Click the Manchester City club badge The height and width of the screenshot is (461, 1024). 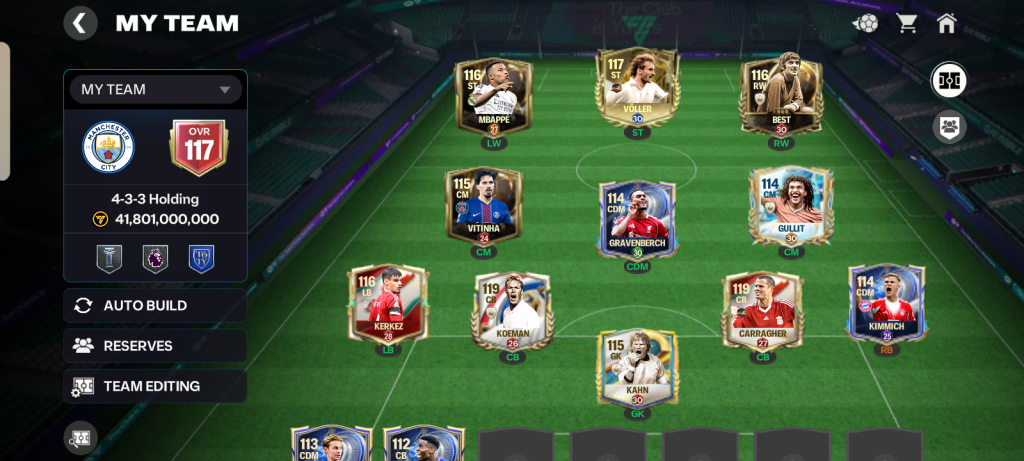click(x=108, y=146)
